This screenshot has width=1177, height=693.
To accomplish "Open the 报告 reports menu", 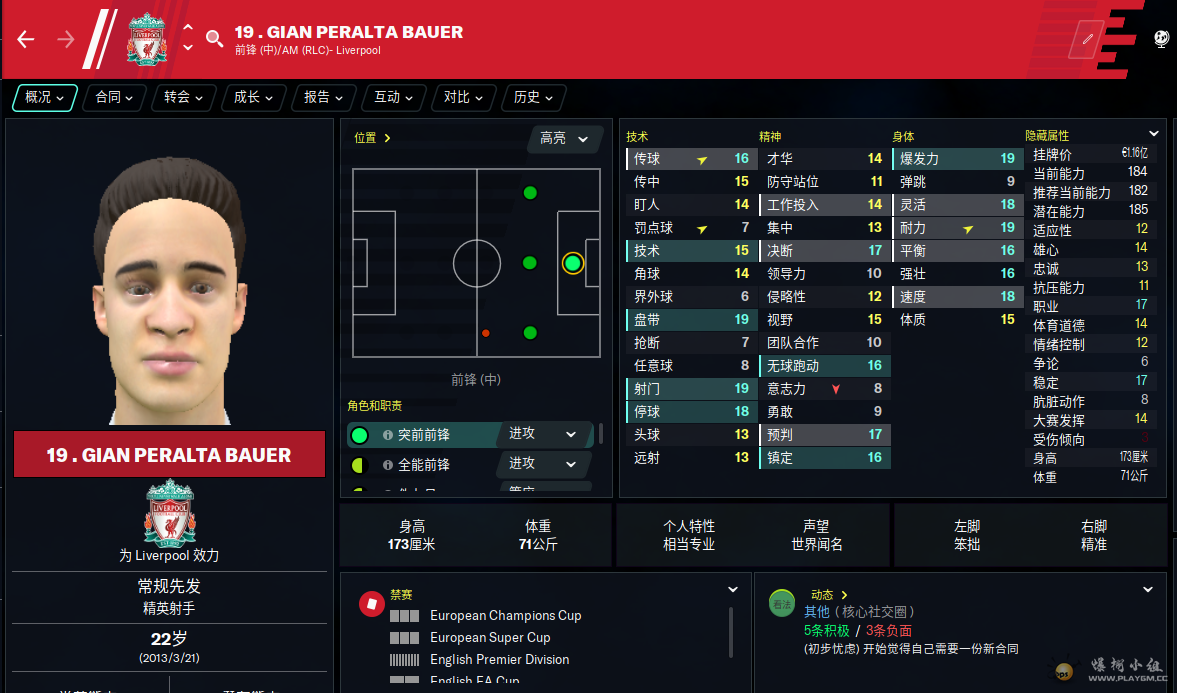I will pyautogui.click(x=324, y=97).
